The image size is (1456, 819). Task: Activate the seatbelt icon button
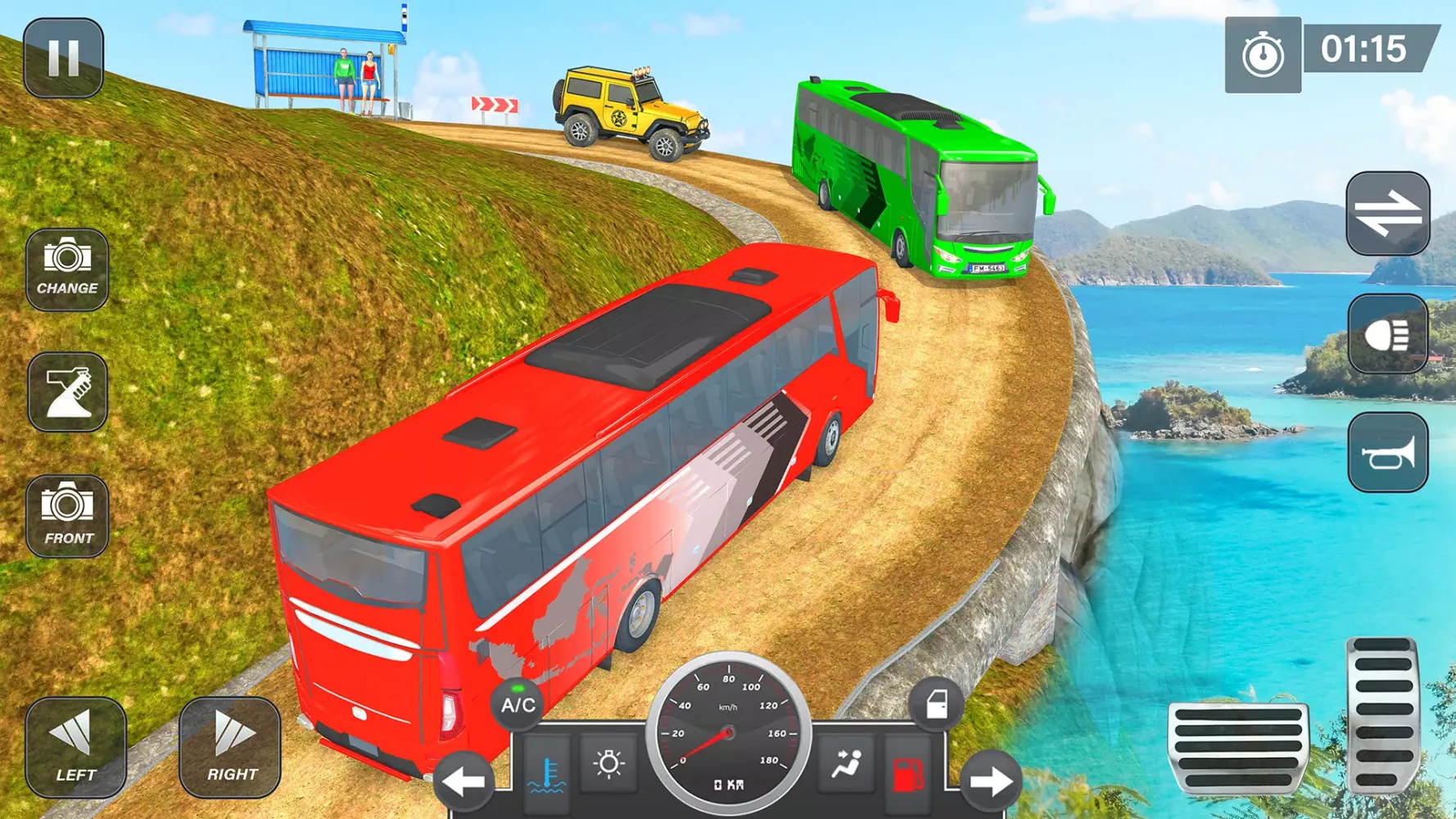pos(67,392)
